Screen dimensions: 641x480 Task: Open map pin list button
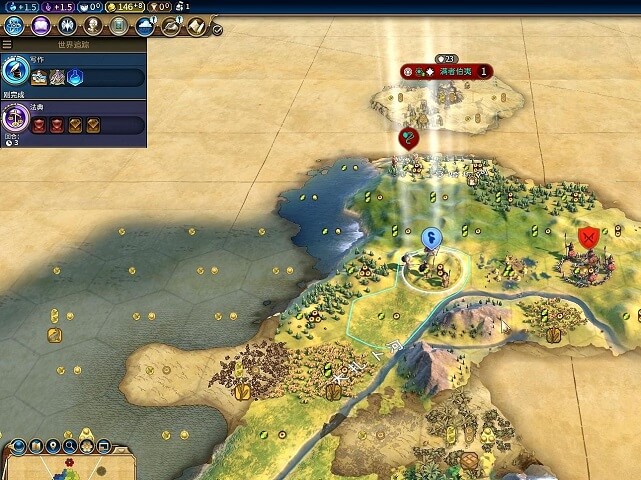pos(50,446)
